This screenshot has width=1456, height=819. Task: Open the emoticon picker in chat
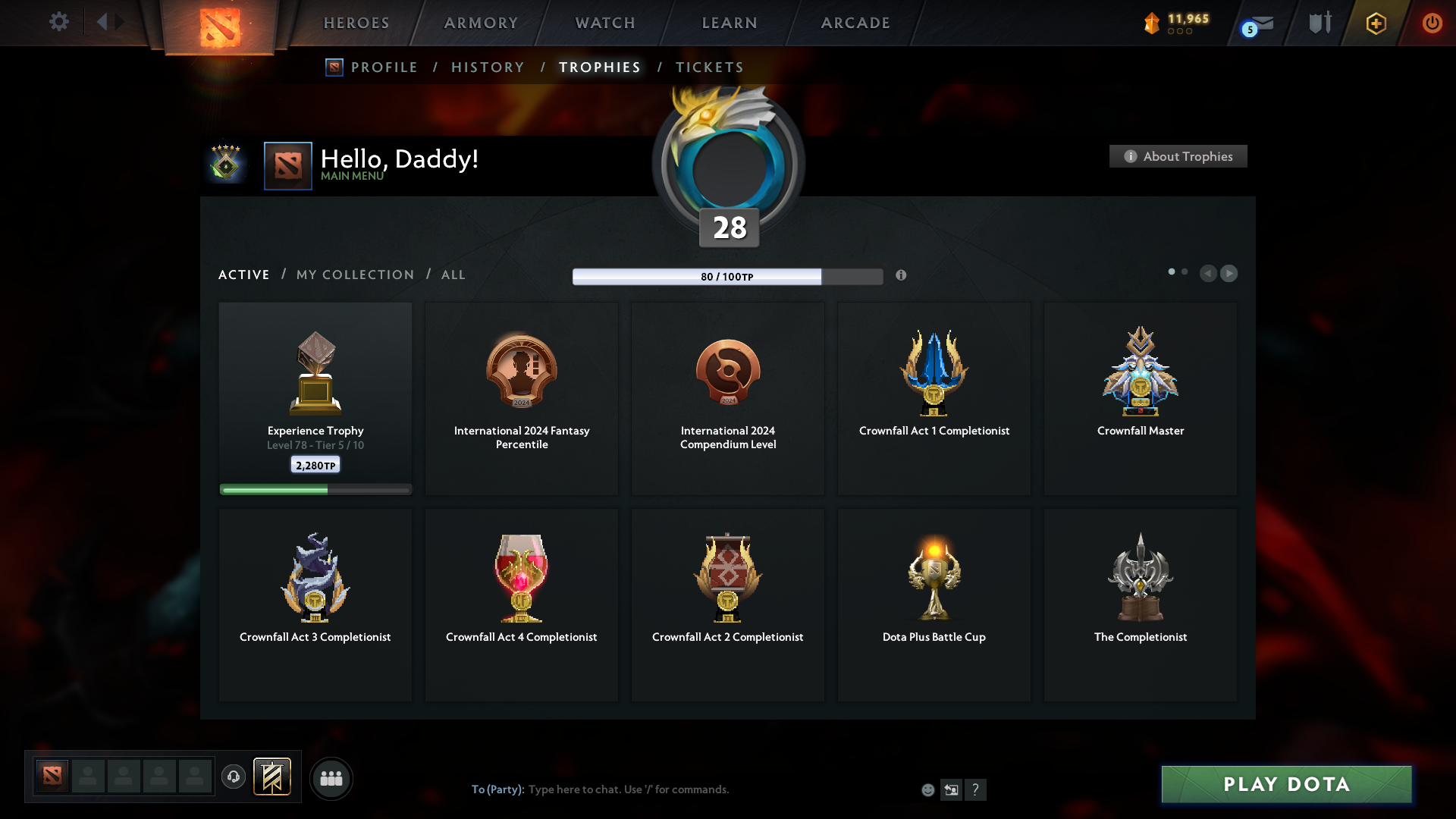(927, 789)
